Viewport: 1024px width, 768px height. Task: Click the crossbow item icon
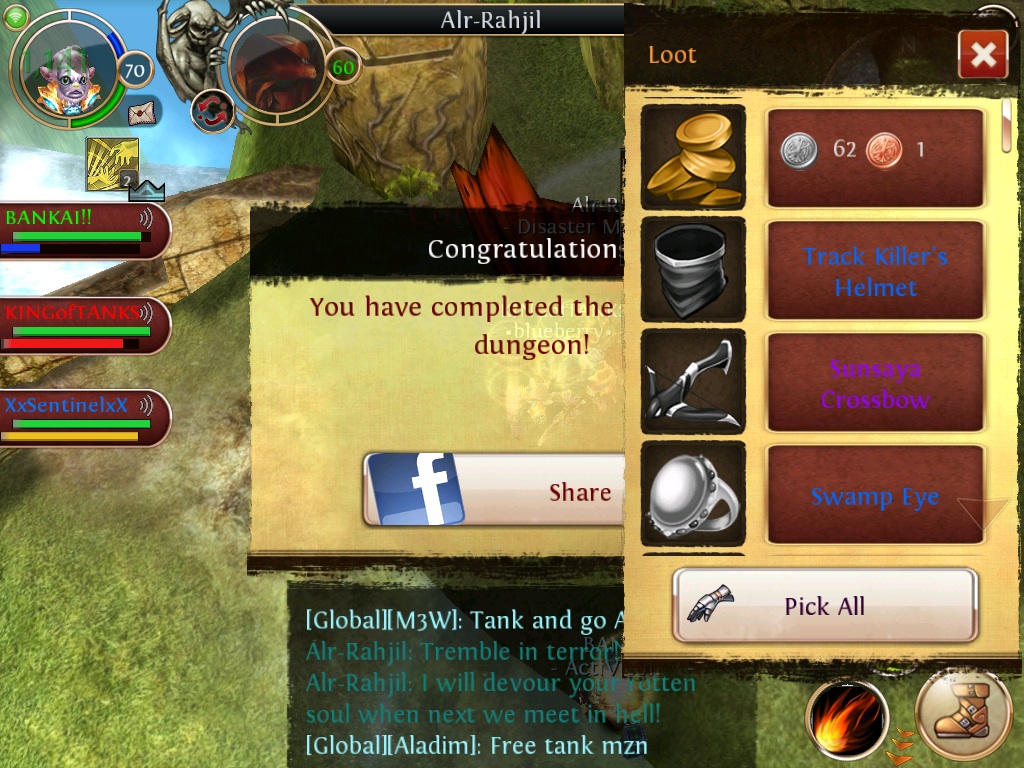coord(693,383)
